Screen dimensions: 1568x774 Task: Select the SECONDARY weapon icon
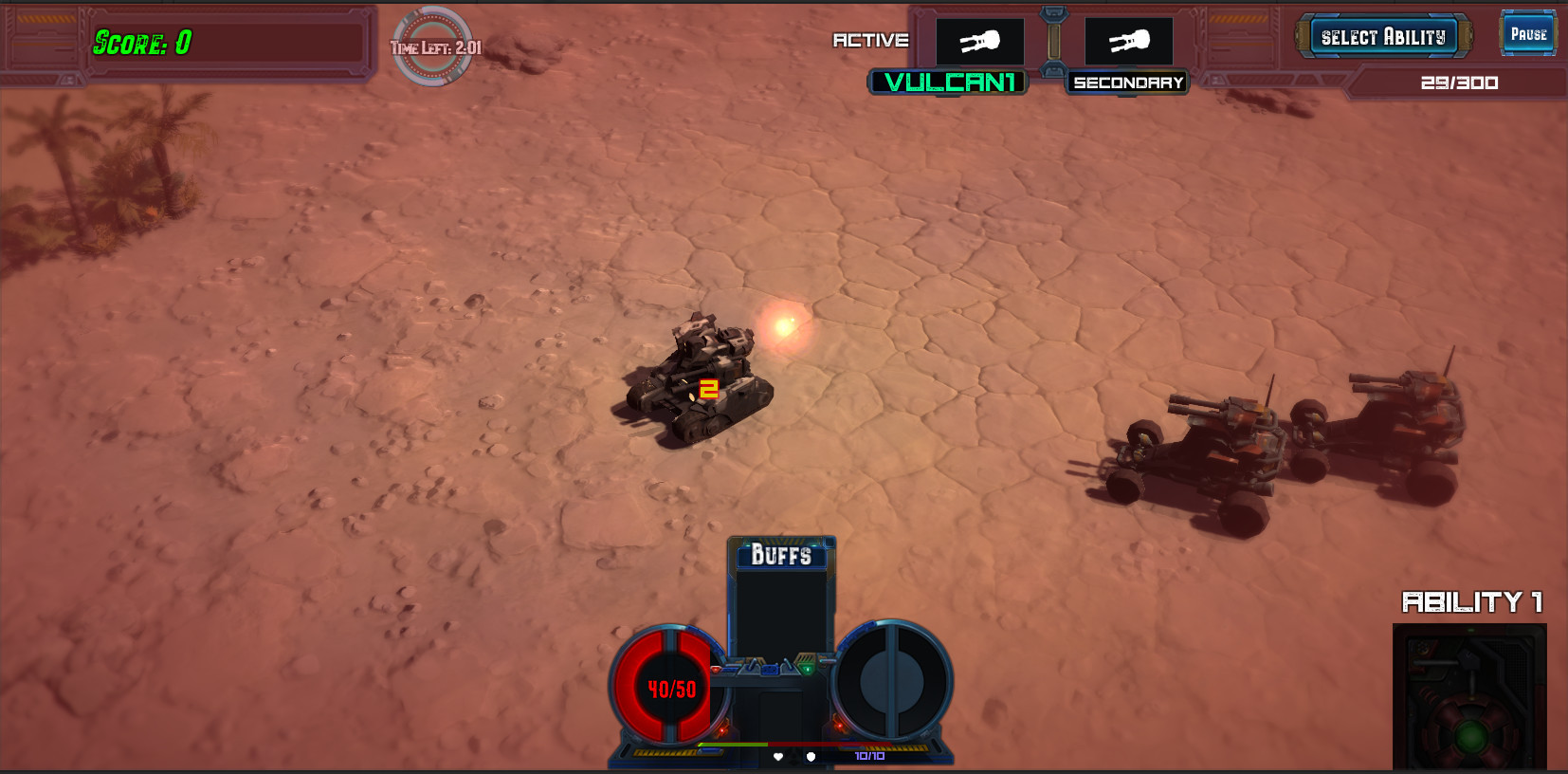tap(1127, 41)
